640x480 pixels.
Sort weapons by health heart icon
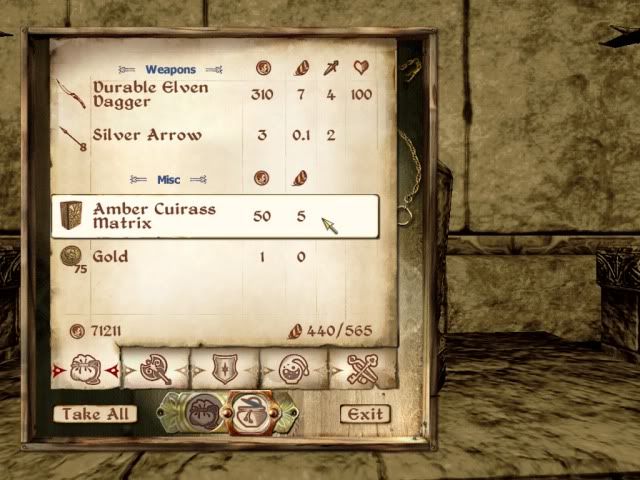click(361, 69)
